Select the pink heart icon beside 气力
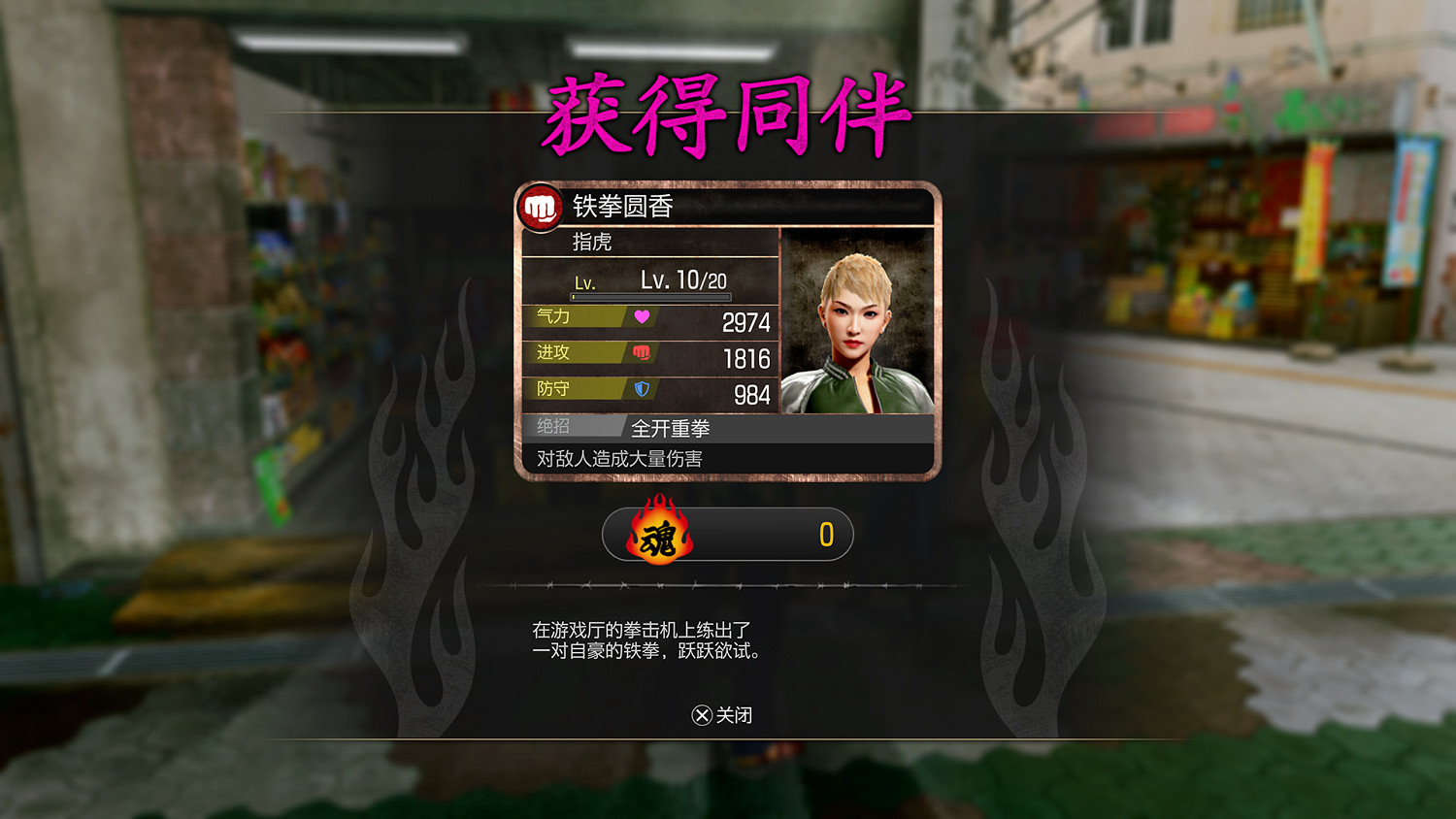Image resolution: width=1456 pixels, height=819 pixels. click(x=643, y=316)
